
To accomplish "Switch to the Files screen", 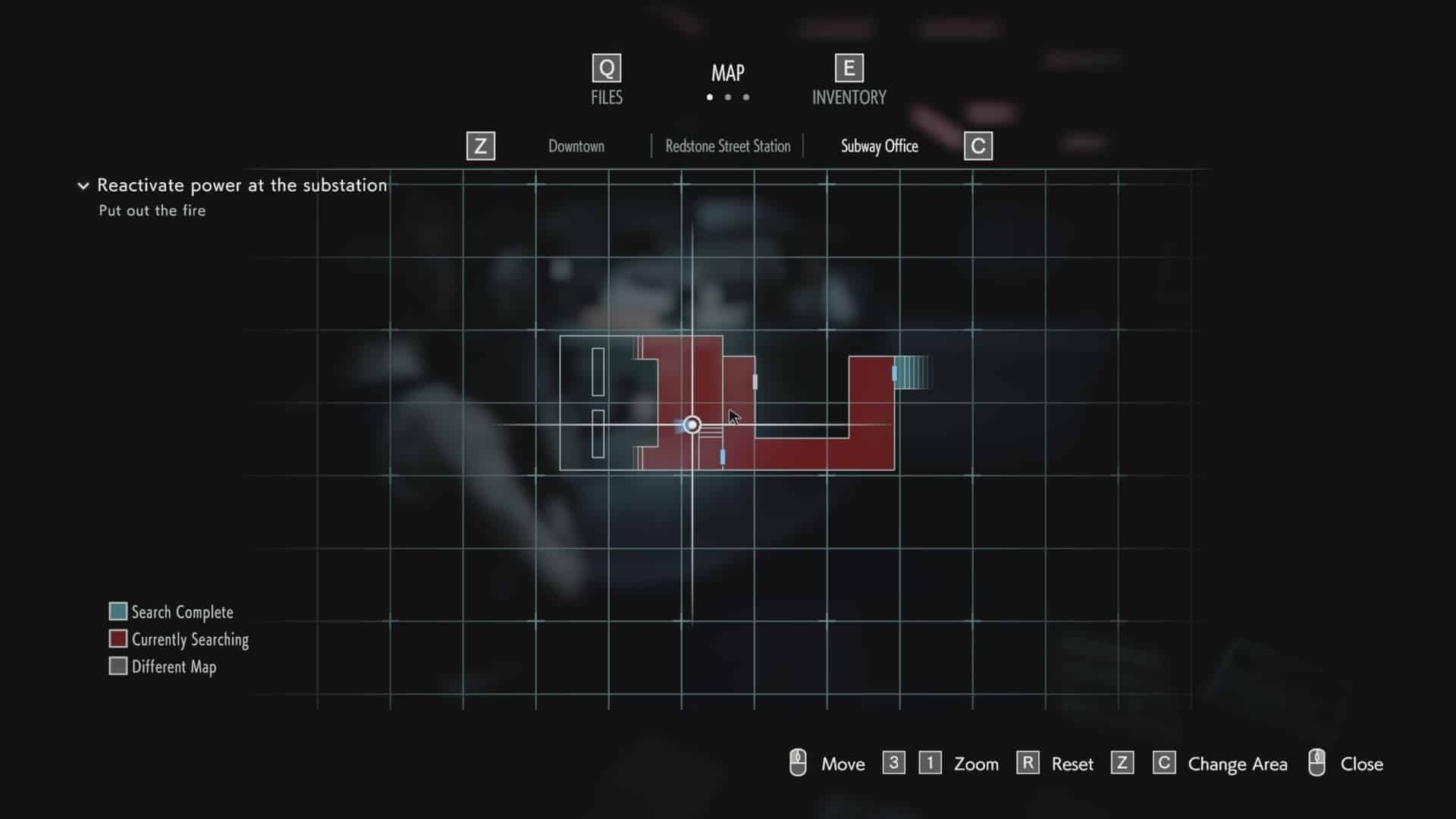I will coord(607,80).
